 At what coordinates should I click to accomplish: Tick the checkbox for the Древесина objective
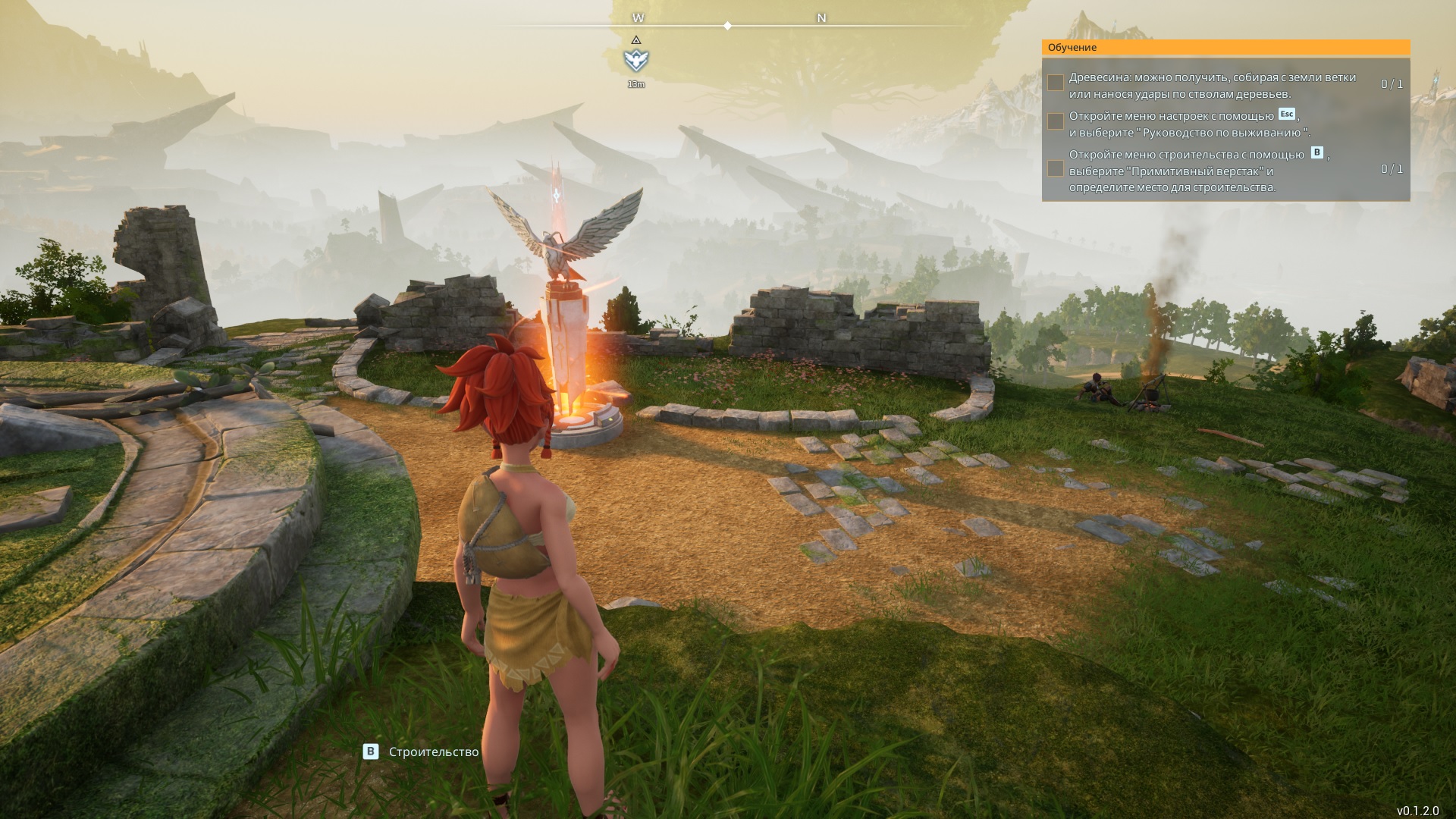[x=1055, y=83]
